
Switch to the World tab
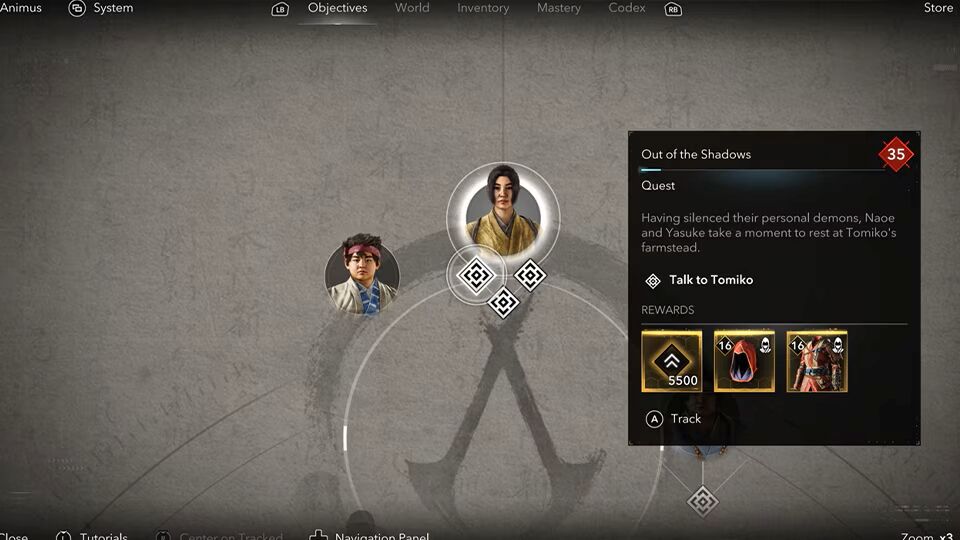[x=412, y=8]
